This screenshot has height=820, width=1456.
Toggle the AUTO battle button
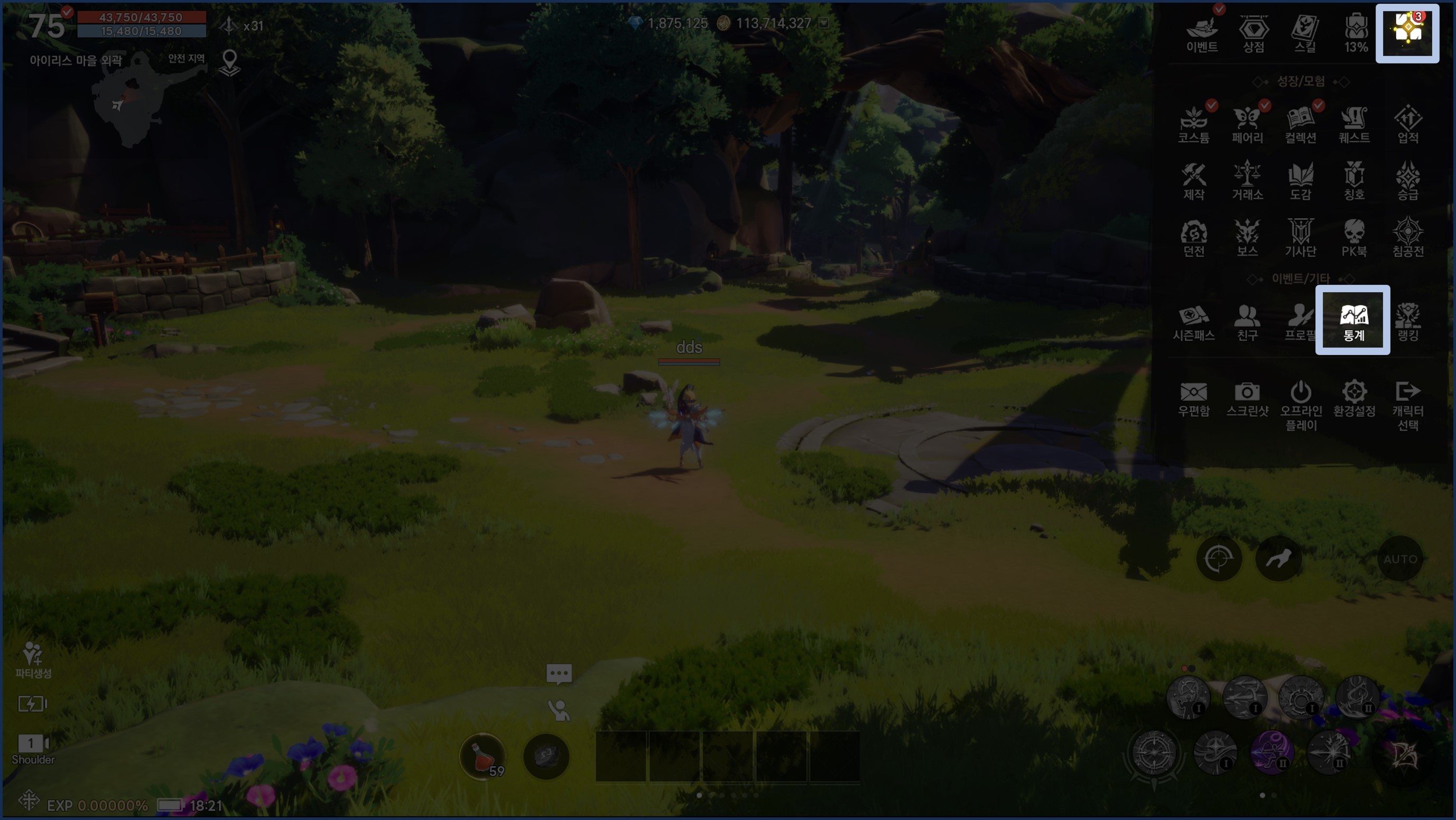[x=1400, y=559]
